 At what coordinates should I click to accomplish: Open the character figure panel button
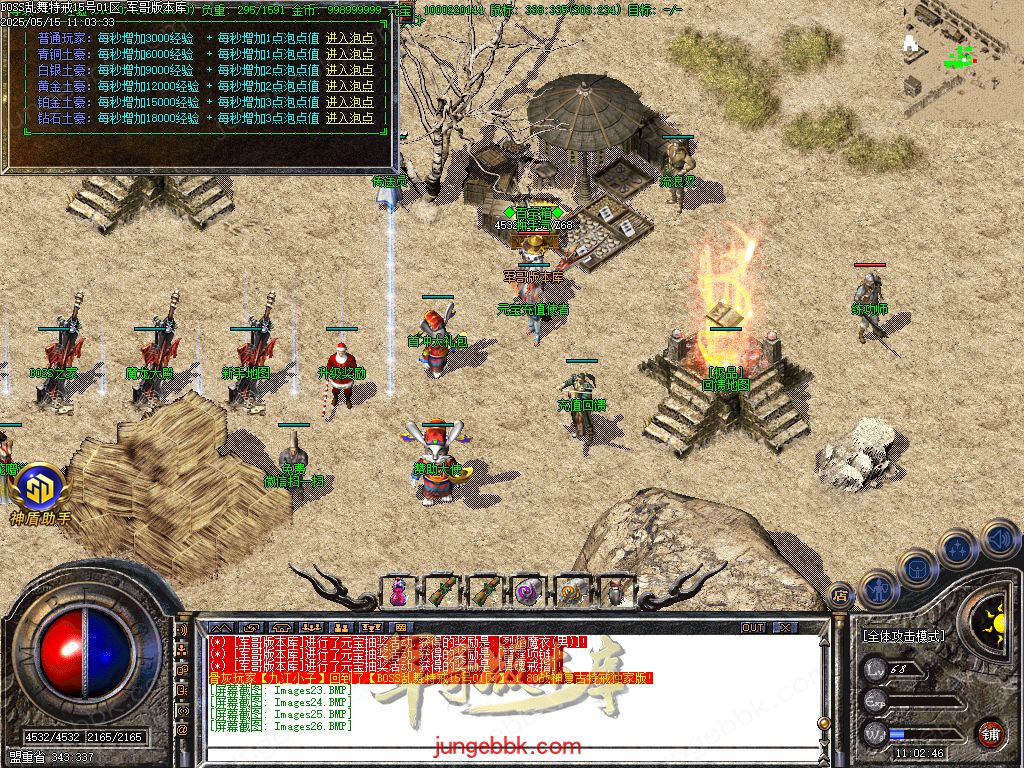[879, 588]
